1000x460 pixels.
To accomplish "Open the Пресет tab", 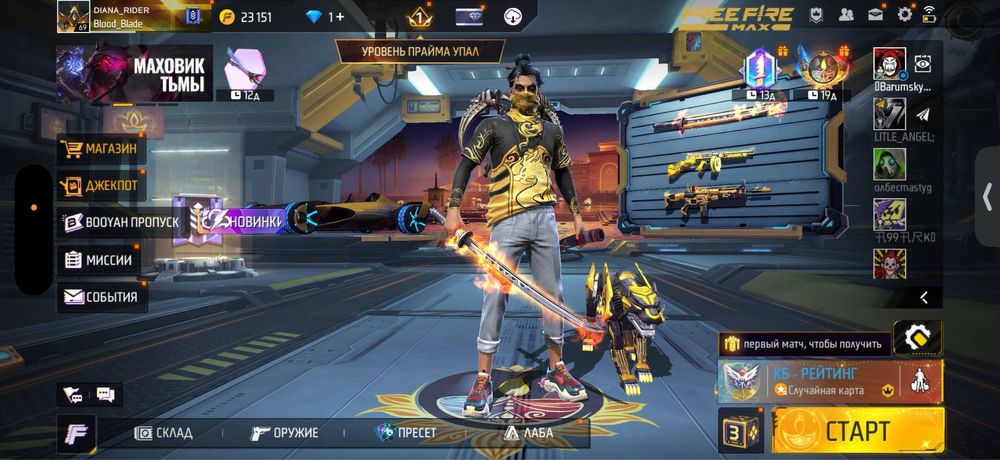I will (410, 433).
